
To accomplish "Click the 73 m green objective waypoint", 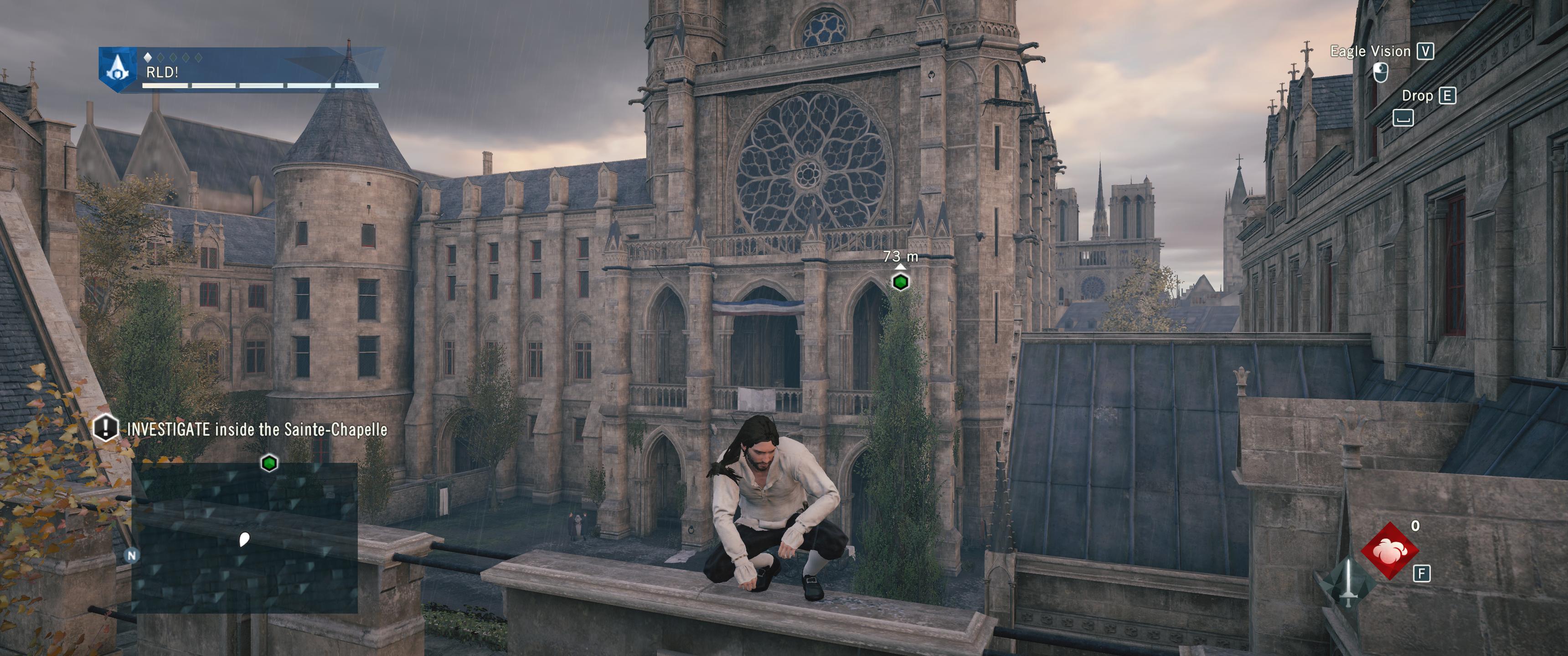I will pyautogui.click(x=900, y=282).
